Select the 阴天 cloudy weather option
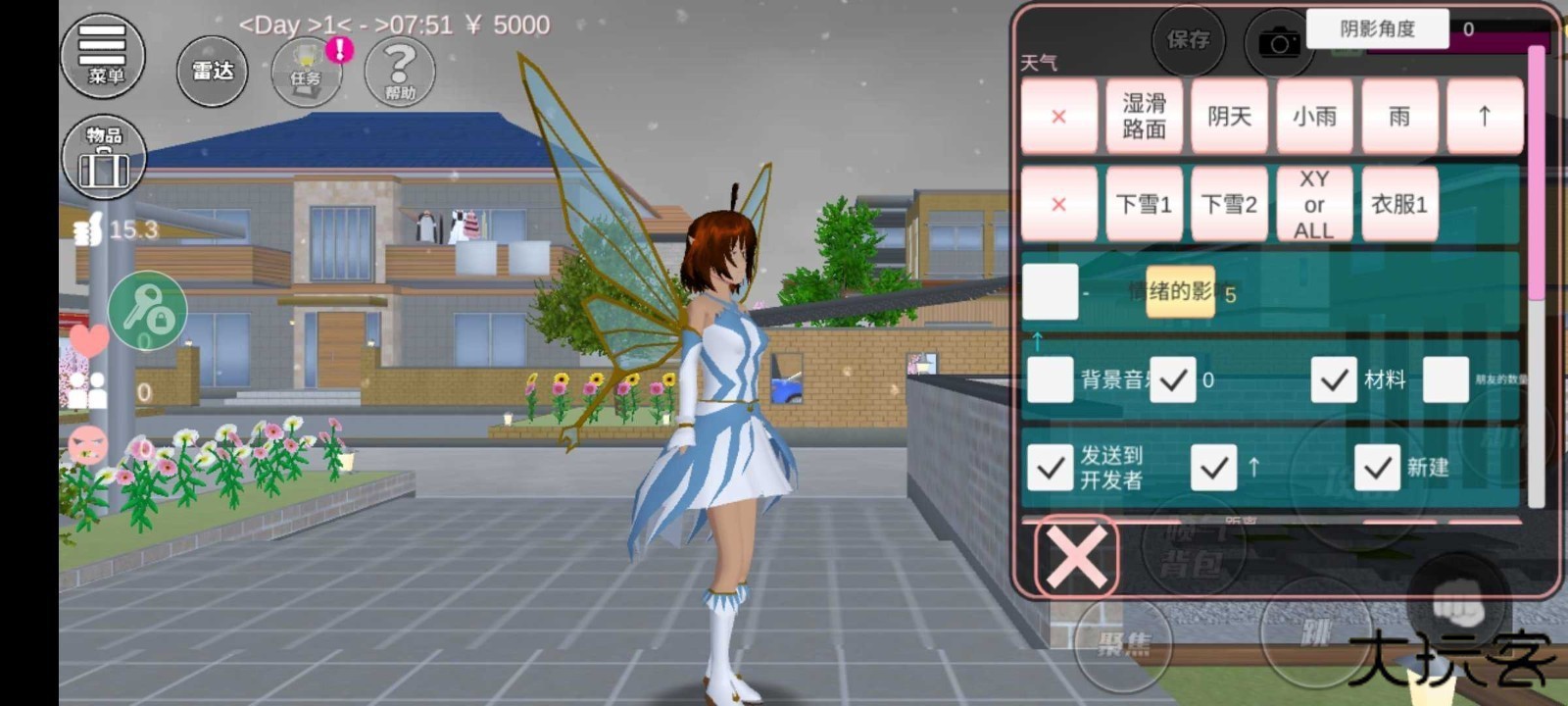Viewport: 1568px width, 706px height. pos(1230,117)
